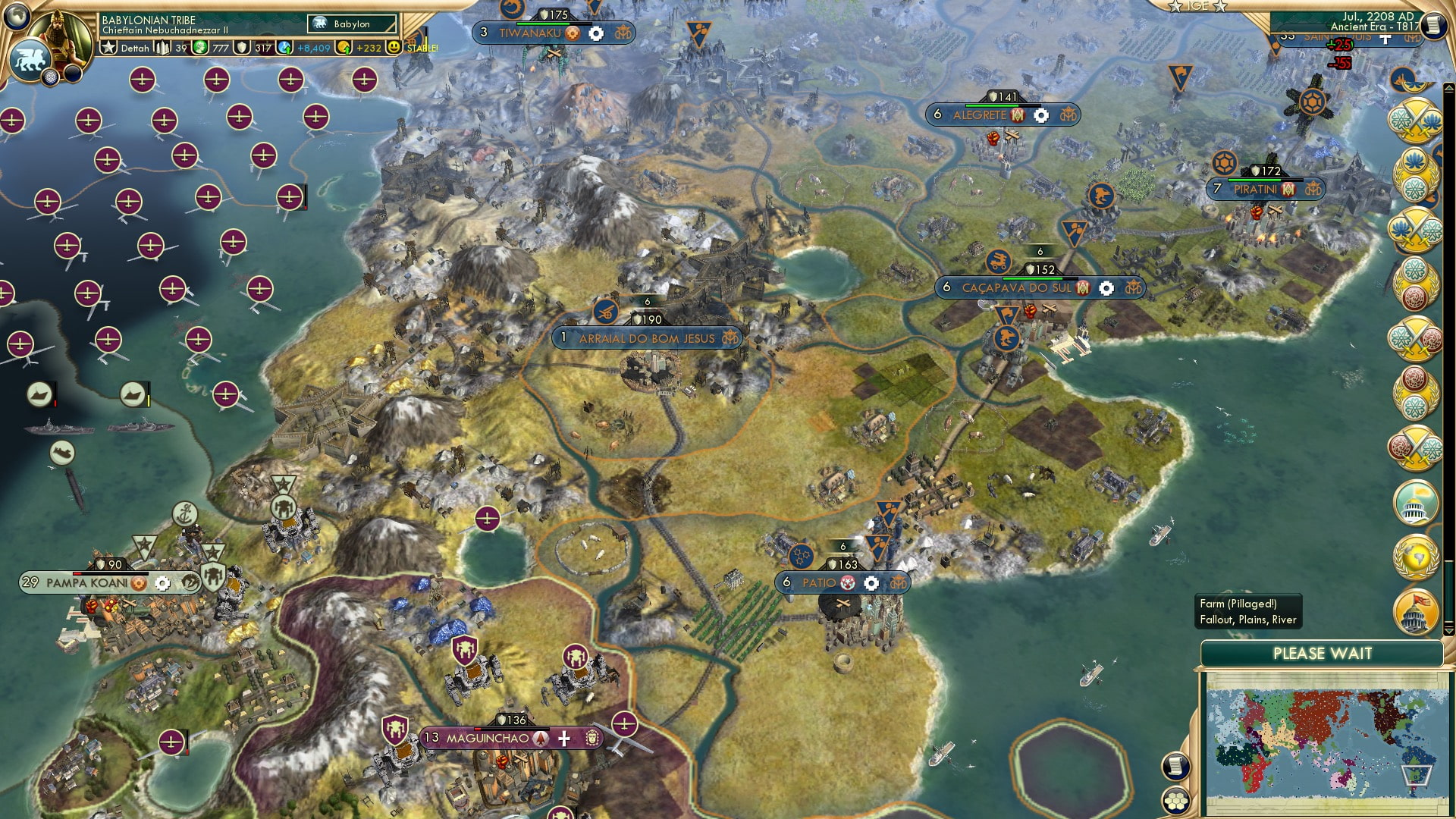
Task: Toggle the minimap hex grid options button
Action: coord(1175,800)
